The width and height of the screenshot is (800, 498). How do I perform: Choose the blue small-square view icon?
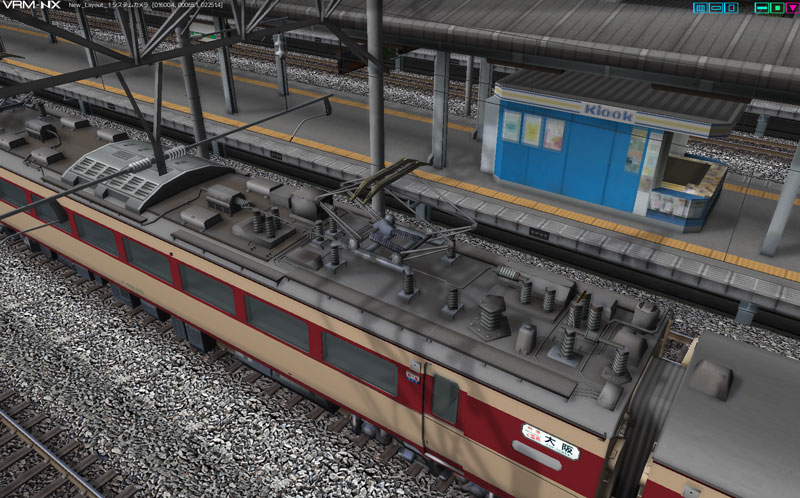pyautogui.click(x=731, y=8)
